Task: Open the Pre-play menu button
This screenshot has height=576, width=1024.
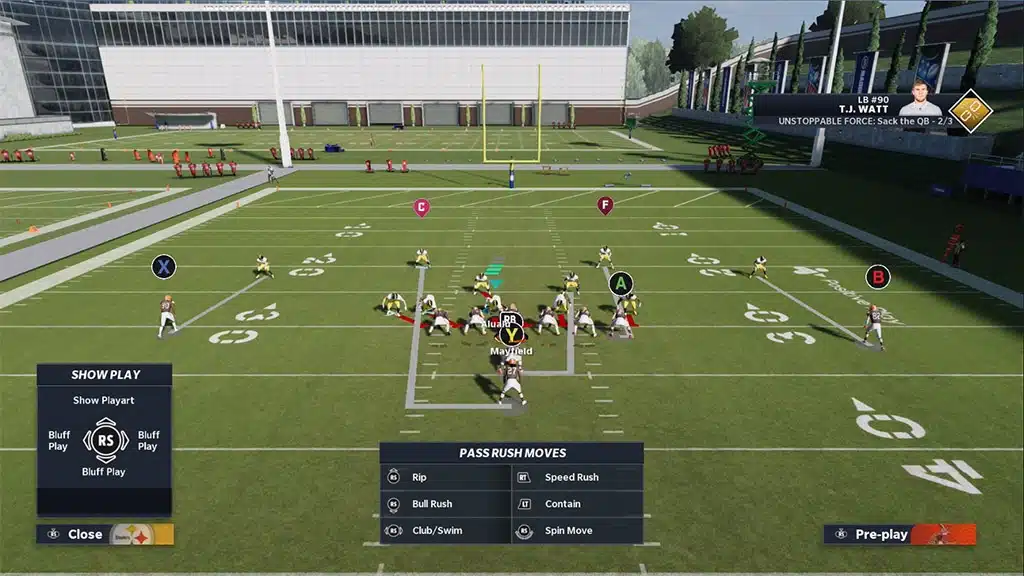Action: (898, 534)
